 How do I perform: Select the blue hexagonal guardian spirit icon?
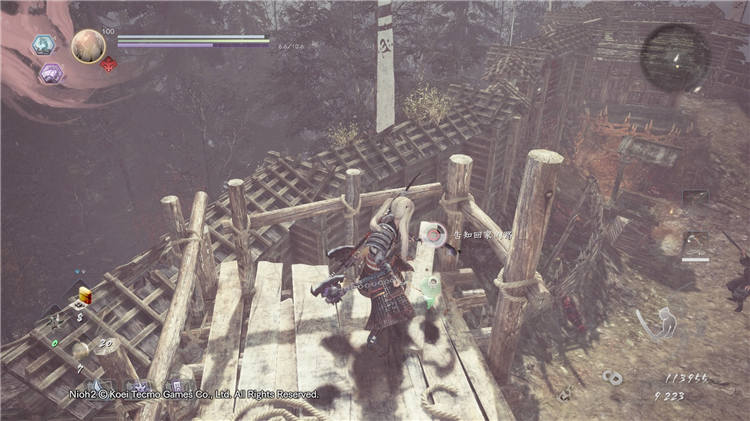click(x=43, y=45)
